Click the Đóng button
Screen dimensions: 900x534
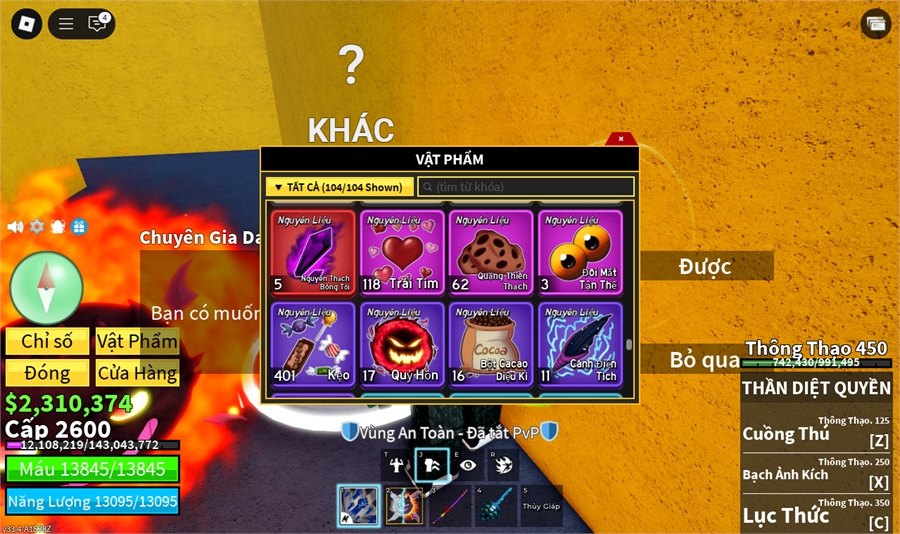click(x=47, y=373)
